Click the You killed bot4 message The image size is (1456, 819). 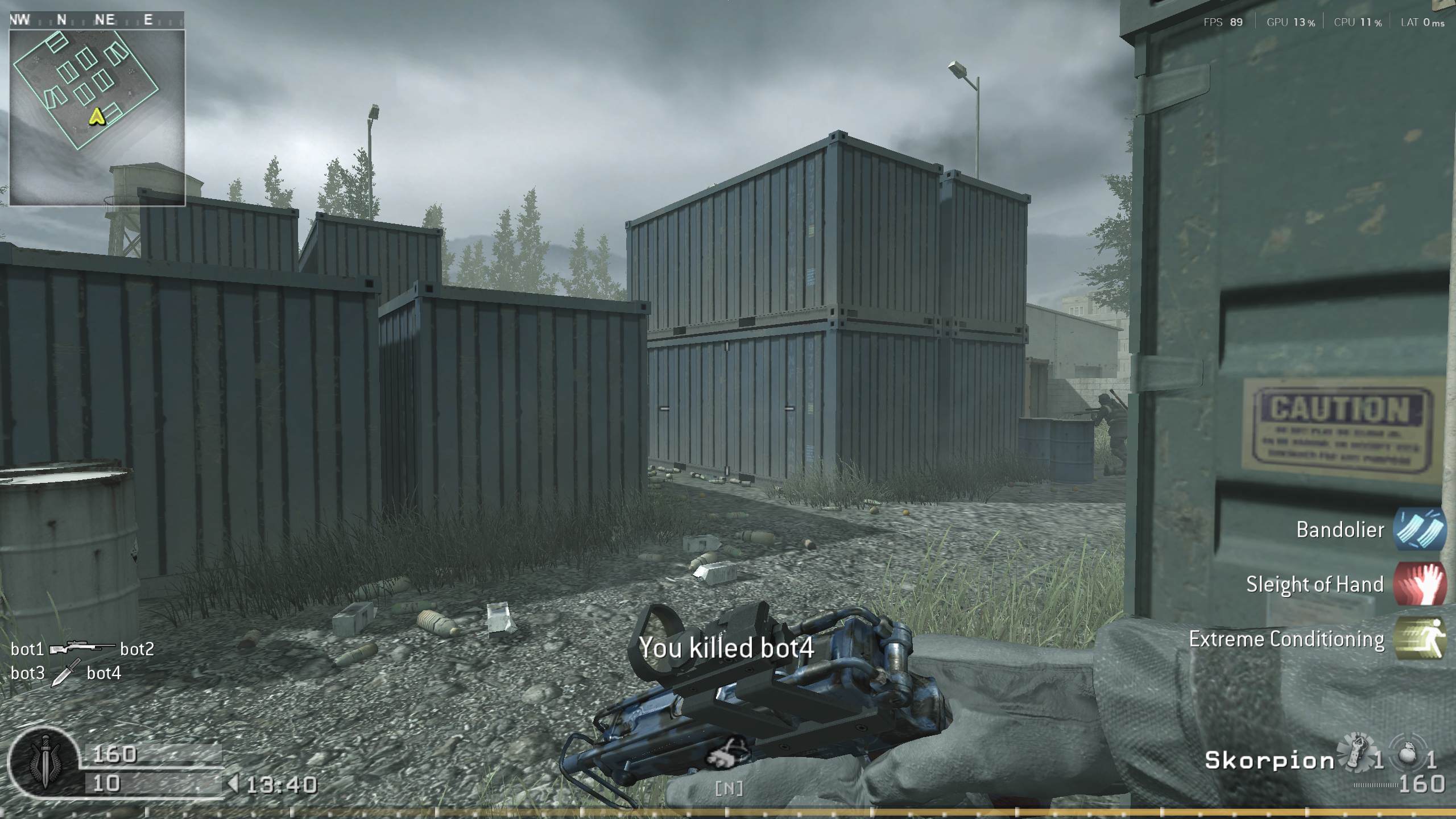click(x=727, y=647)
